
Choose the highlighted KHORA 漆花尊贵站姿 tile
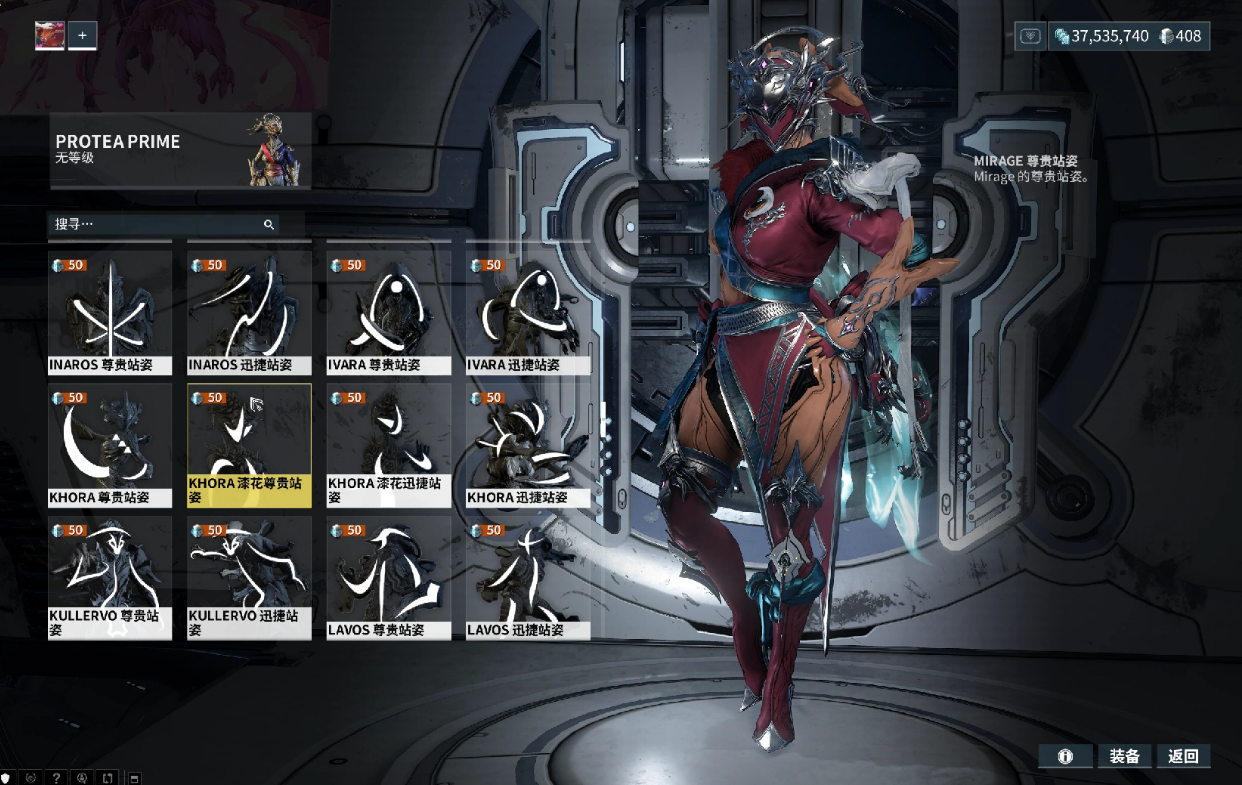tap(249, 444)
